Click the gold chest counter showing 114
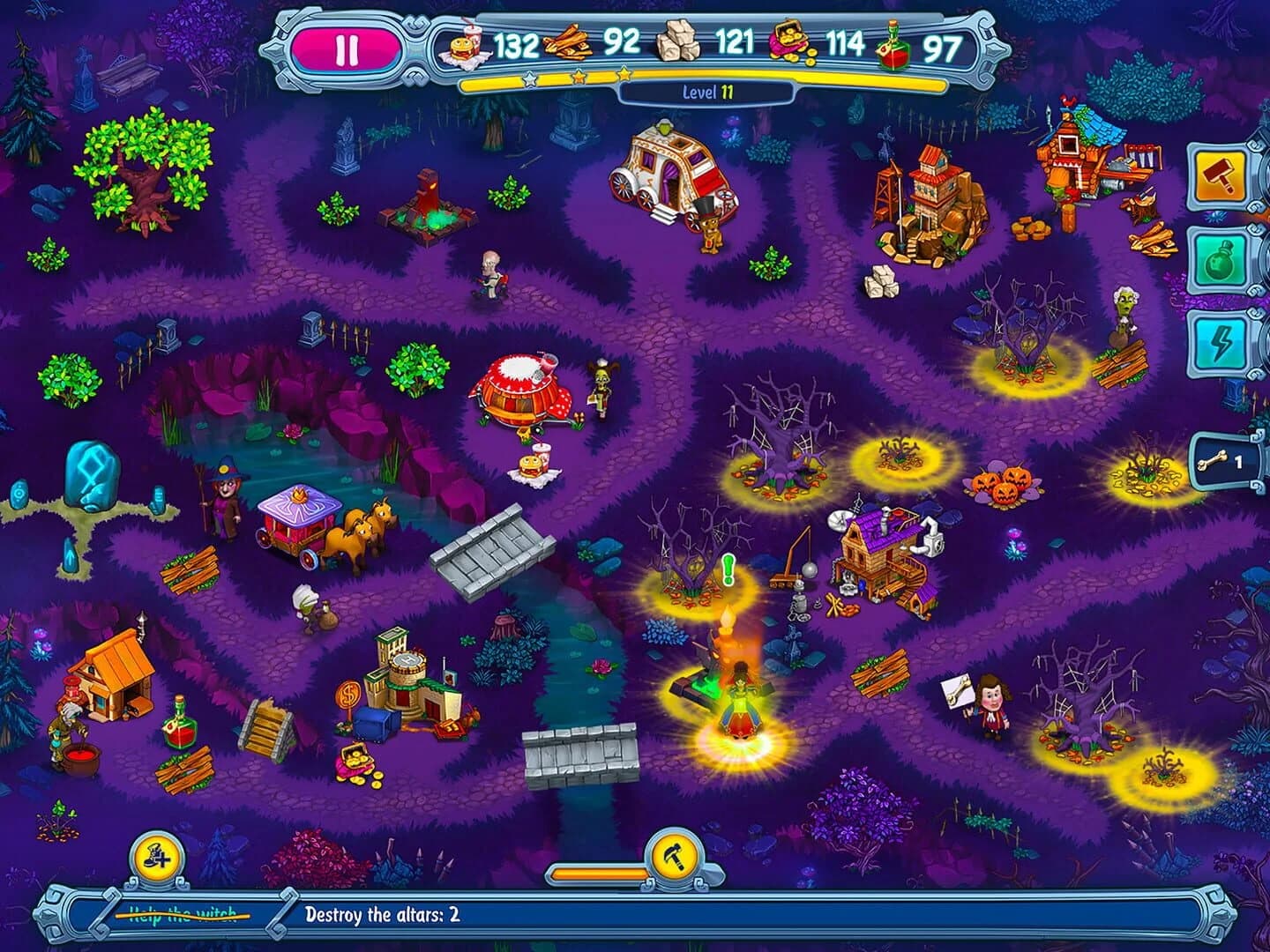The width and height of the screenshot is (1270, 952). click(x=848, y=41)
